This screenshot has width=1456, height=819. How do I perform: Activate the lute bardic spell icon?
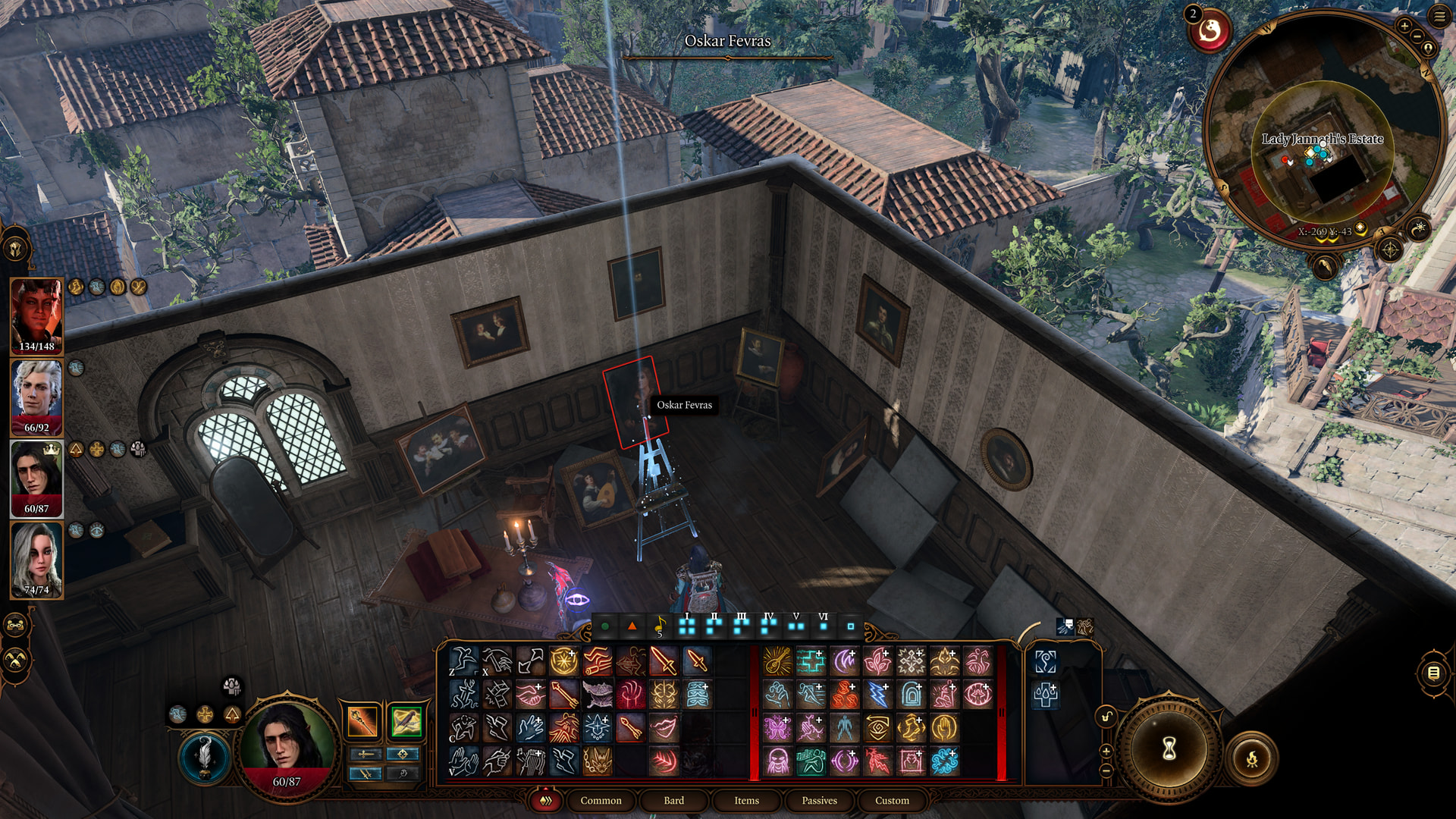777,661
